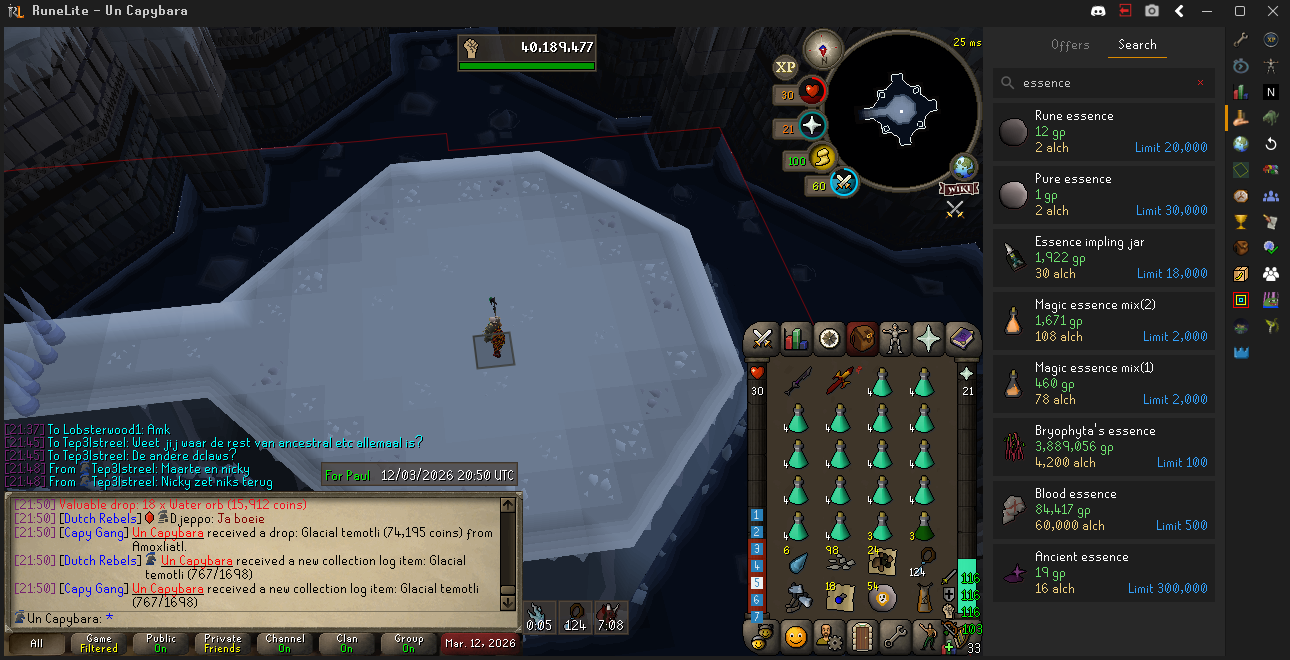1290x660 pixels.
Task: Open the world map globe
Action: point(964,167)
